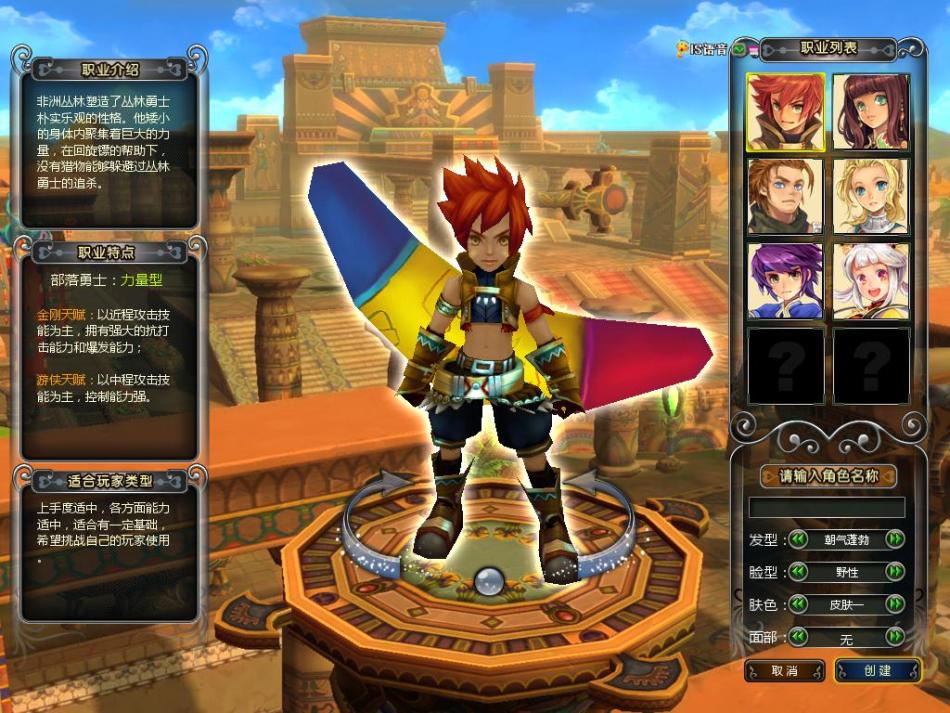Create the character with 创建 button
This screenshot has height=713, width=950.
tap(877, 670)
